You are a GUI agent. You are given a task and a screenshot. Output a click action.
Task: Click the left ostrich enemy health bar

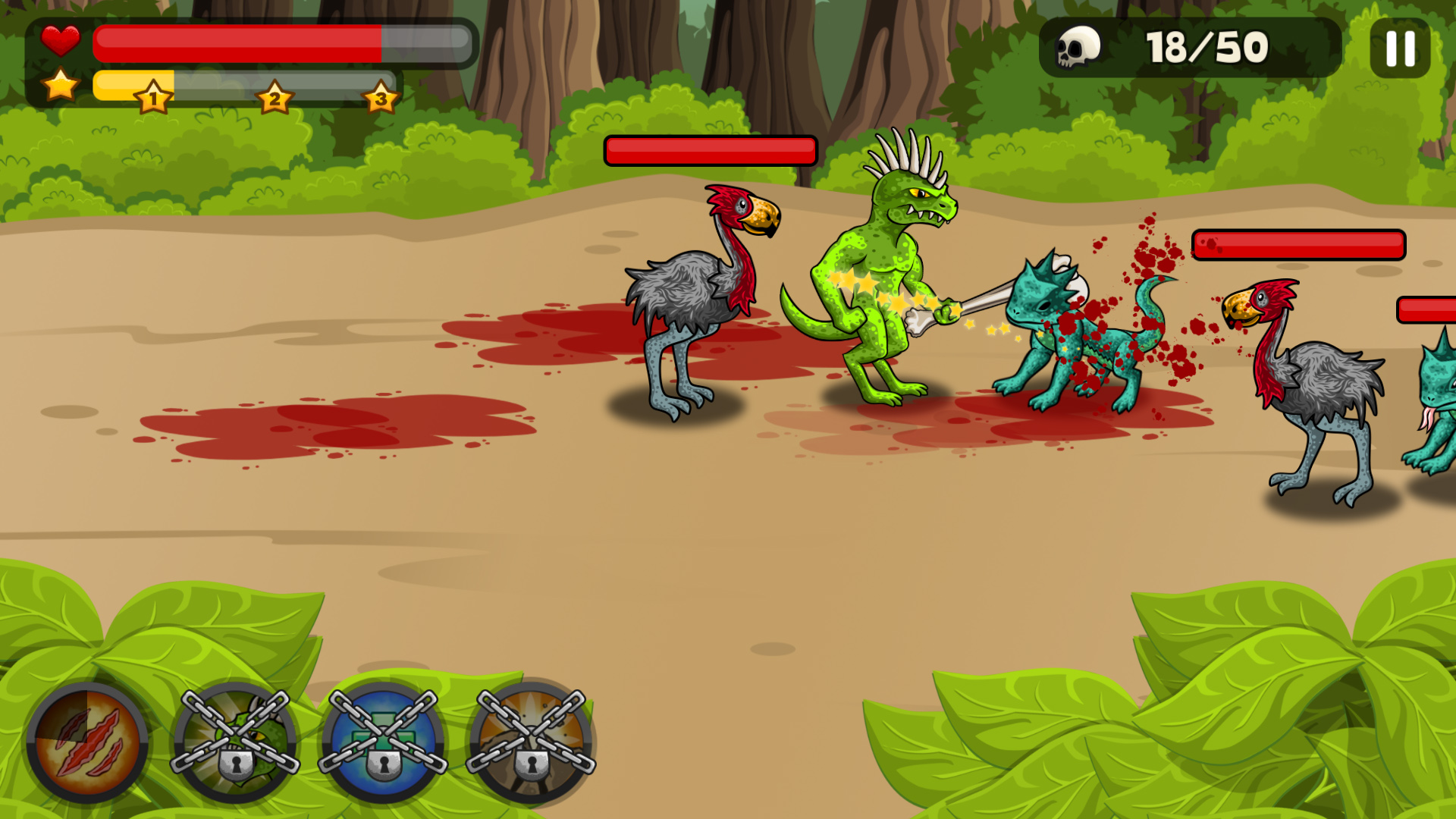click(x=711, y=150)
